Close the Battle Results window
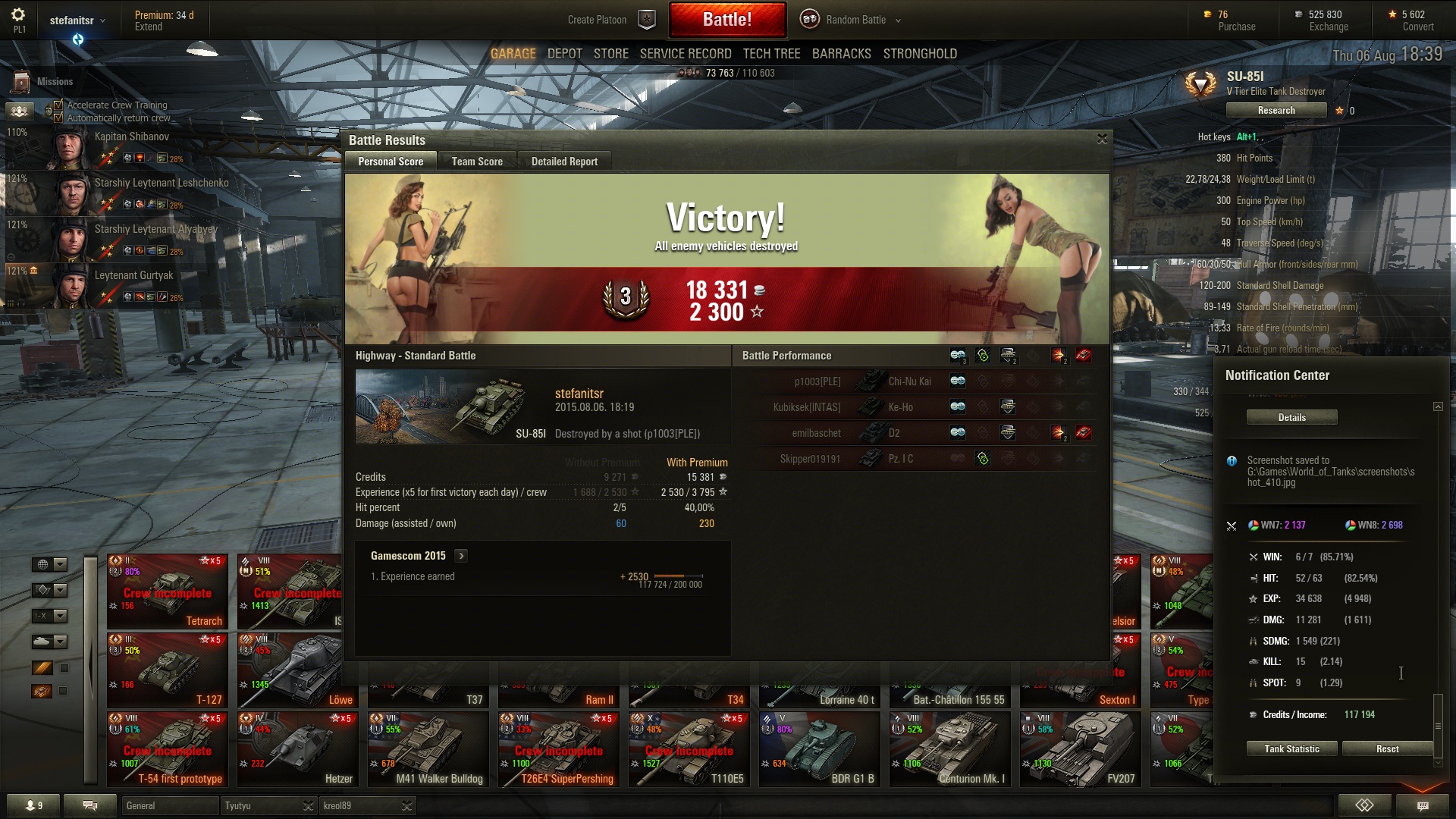1456x819 pixels. [x=1102, y=139]
